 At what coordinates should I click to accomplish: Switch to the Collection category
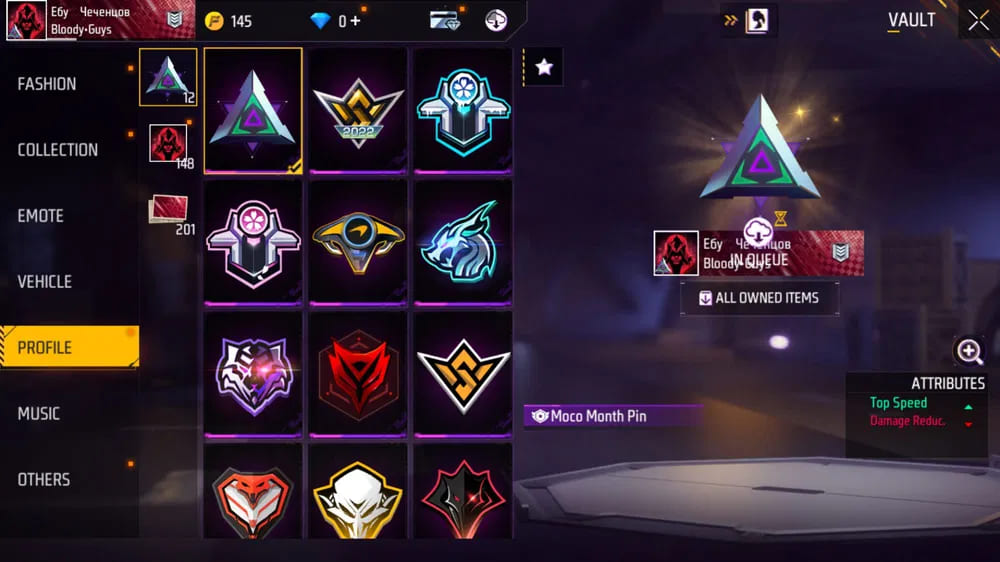click(58, 150)
